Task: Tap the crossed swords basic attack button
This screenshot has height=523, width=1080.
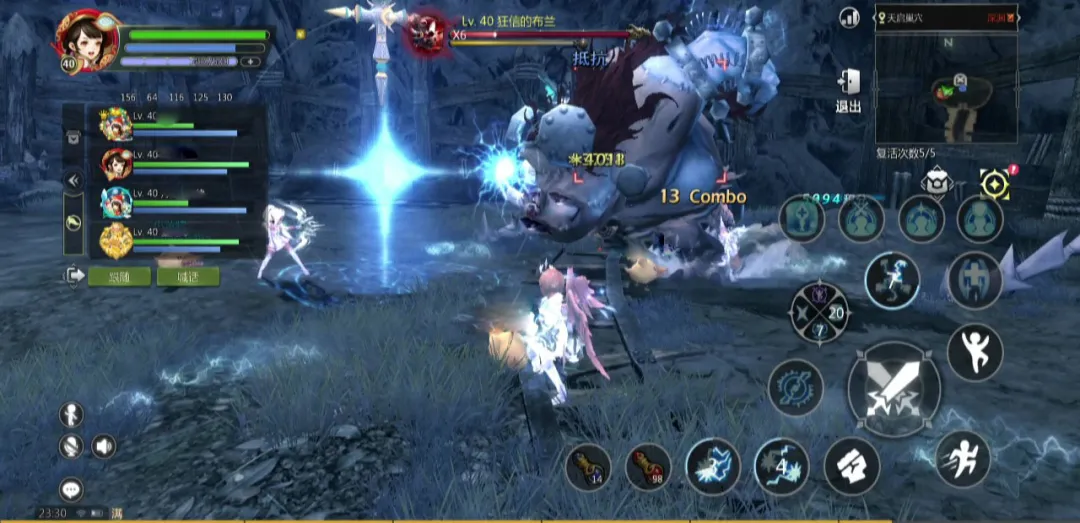Action: (x=893, y=389)
